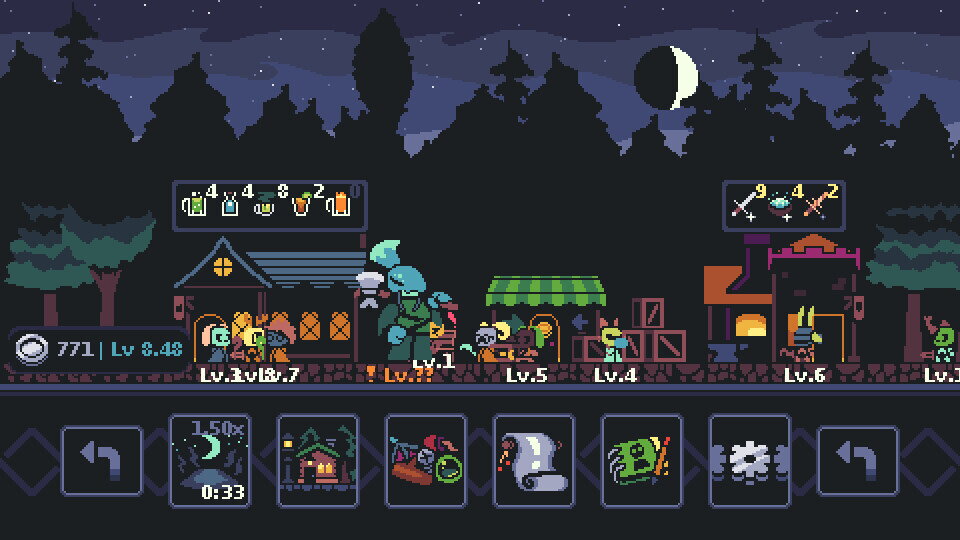Screen dimensions: 960x540
Task: Open the village cabin menu
Action: pos(318,461)
